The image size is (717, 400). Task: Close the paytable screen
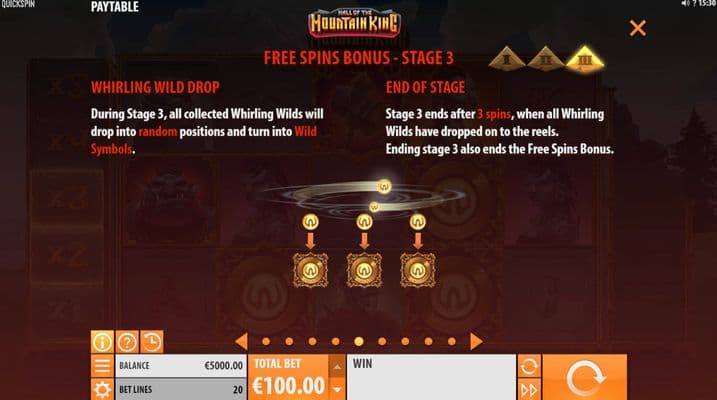(637, 28)
